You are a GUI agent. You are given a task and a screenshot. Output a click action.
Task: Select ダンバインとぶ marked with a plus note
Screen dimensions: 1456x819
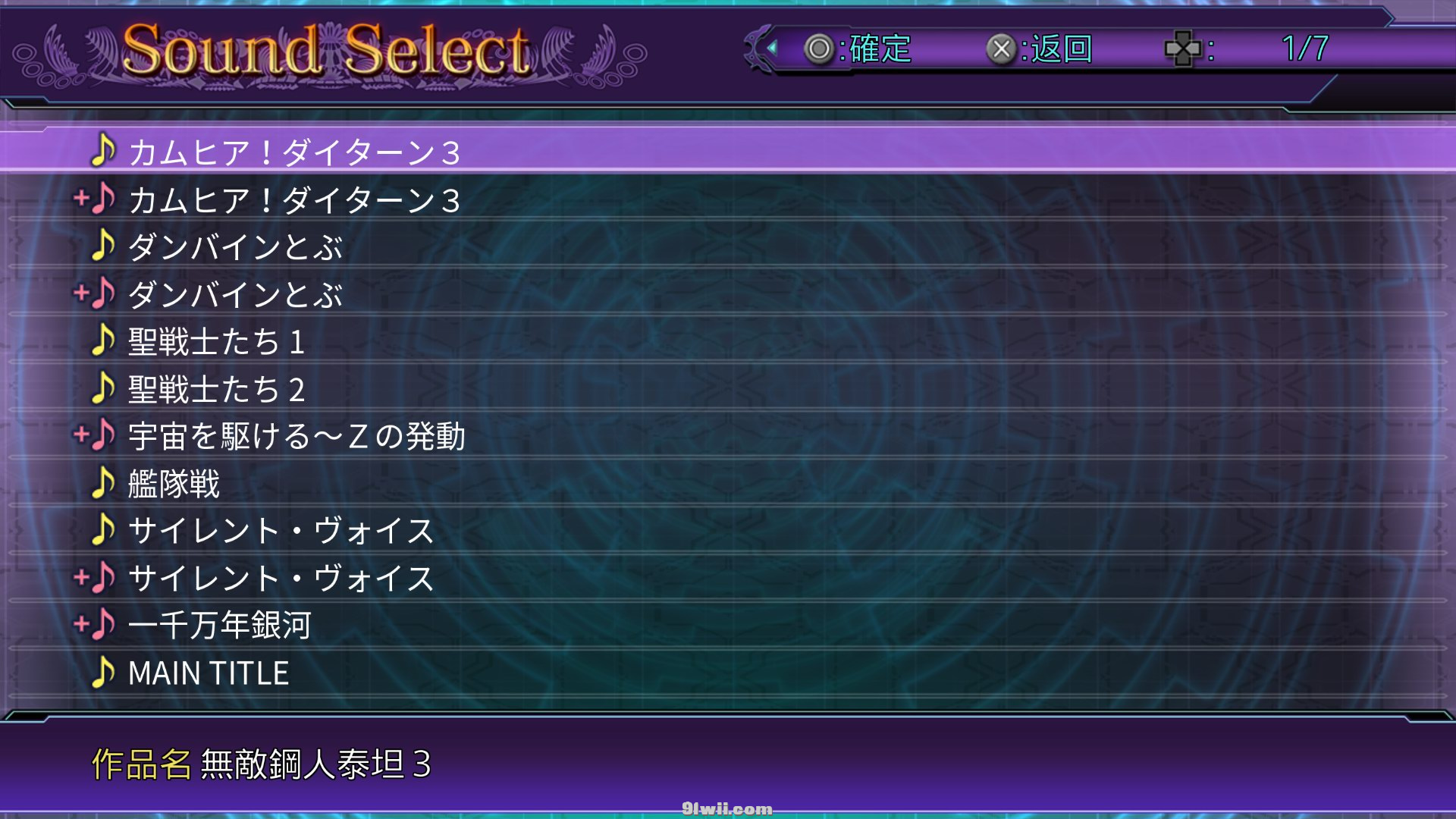(235, 295)
